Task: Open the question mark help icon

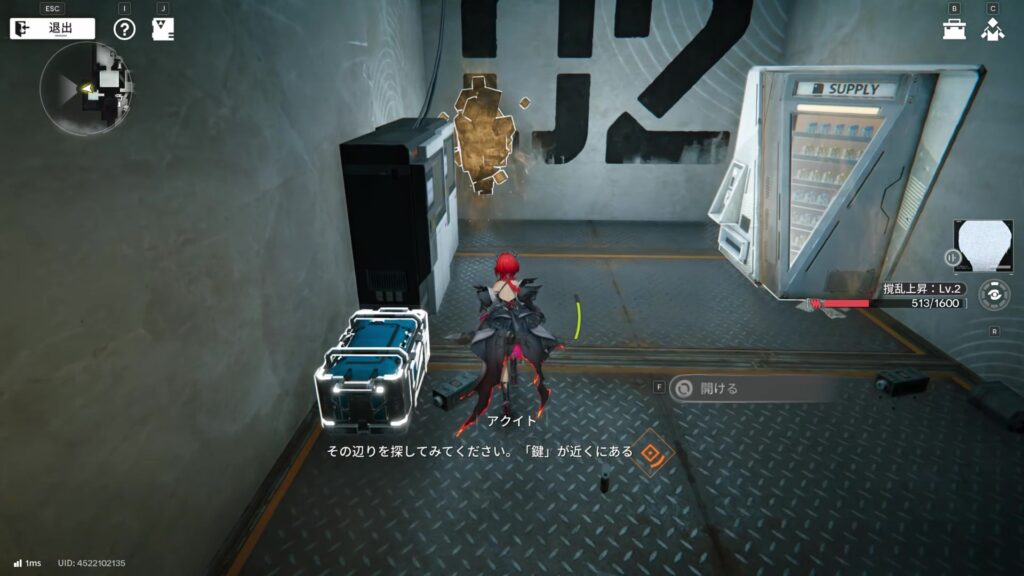Action: 124,29
